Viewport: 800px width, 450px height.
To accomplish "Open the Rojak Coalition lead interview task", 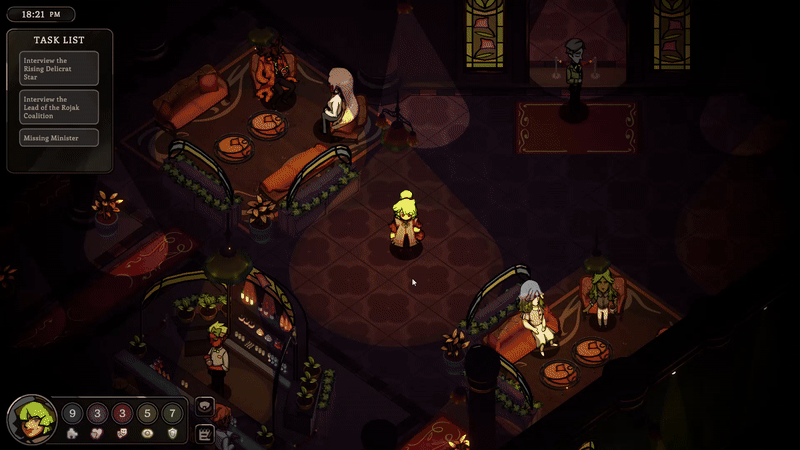I will [59, 105].
